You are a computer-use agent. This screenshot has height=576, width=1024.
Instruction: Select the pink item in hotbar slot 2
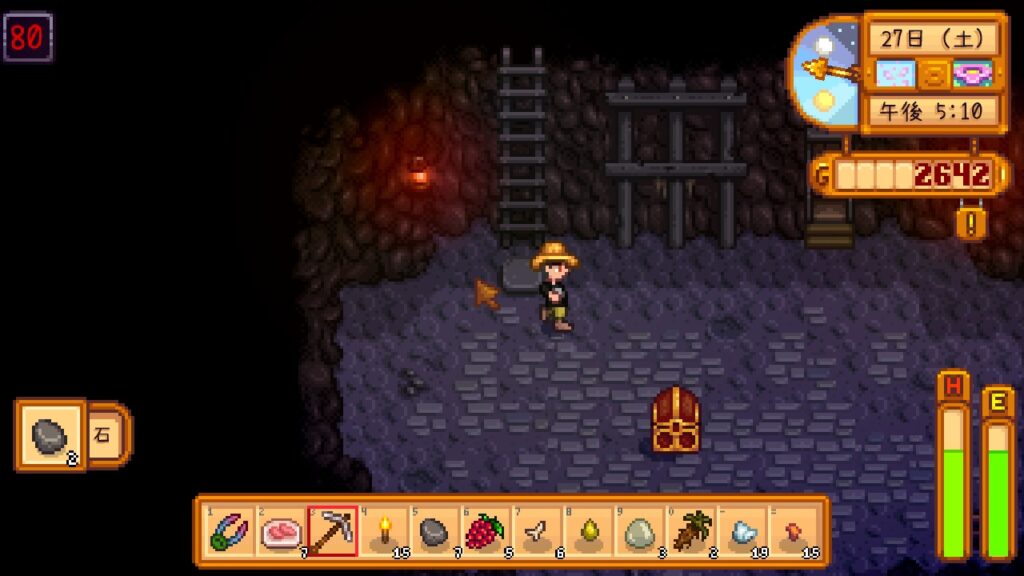click(x=281, y=531)
